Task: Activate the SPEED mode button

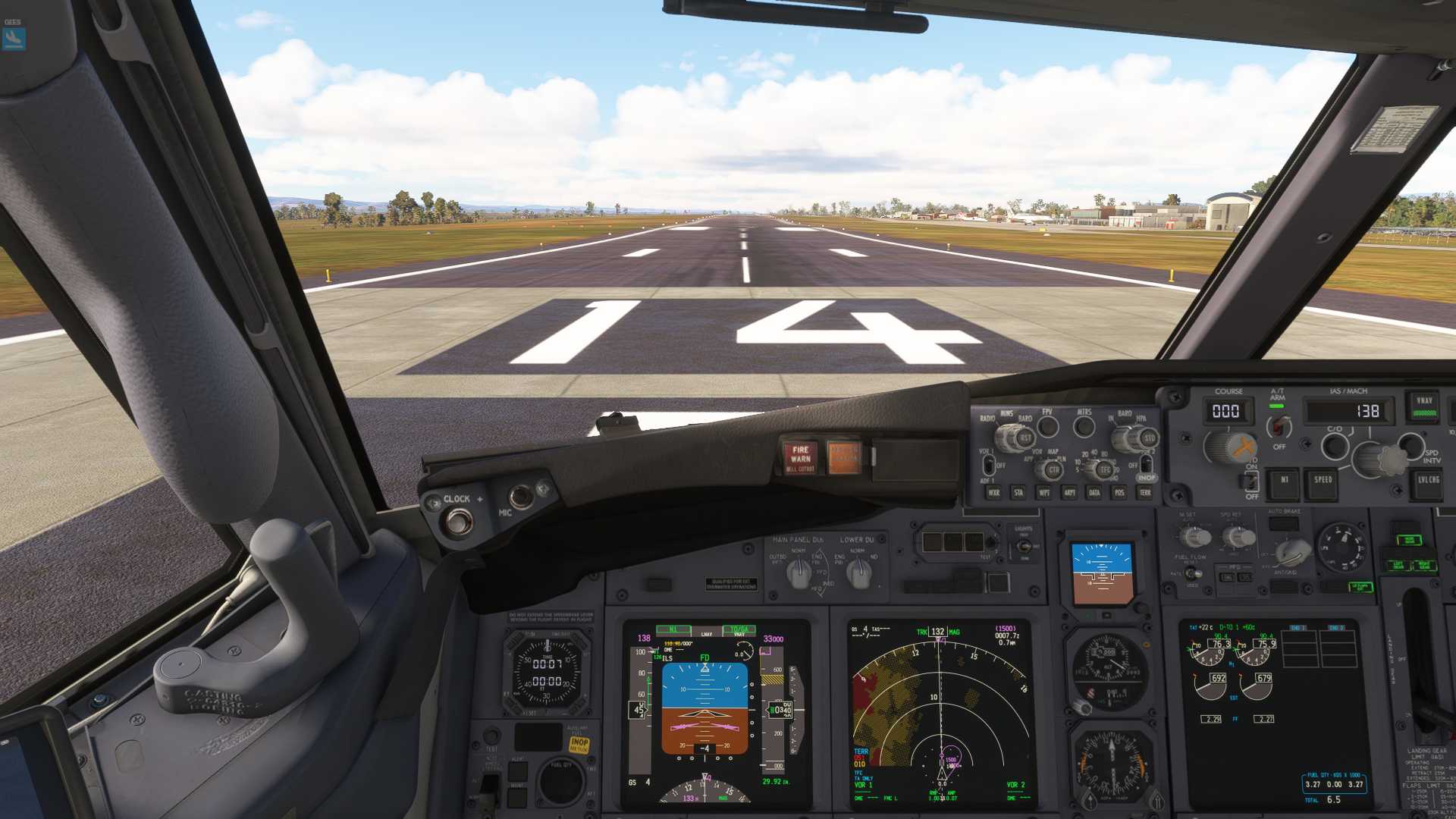Action: (1323, 481)
